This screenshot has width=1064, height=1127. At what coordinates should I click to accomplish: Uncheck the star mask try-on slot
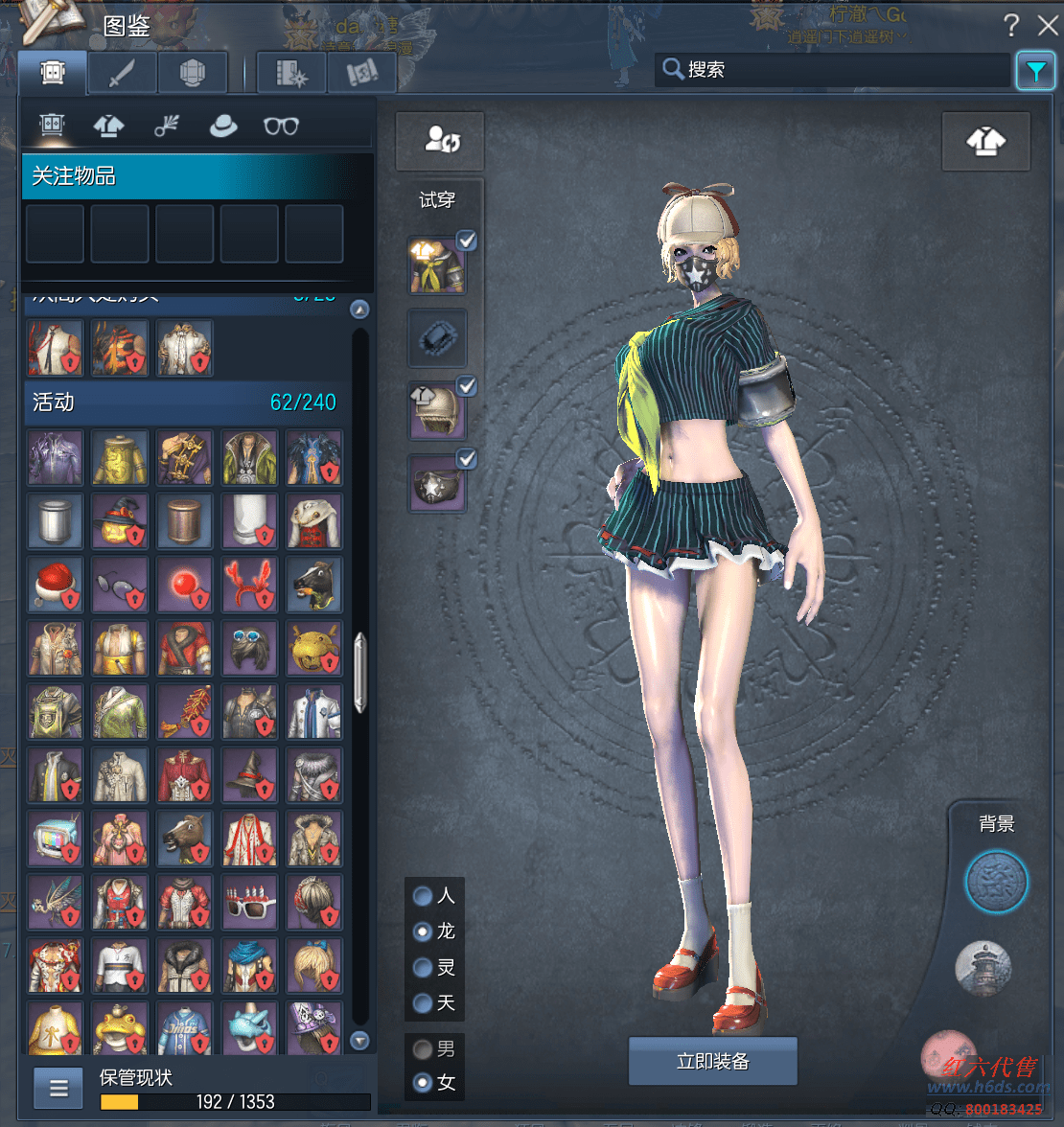click(467, 459)
